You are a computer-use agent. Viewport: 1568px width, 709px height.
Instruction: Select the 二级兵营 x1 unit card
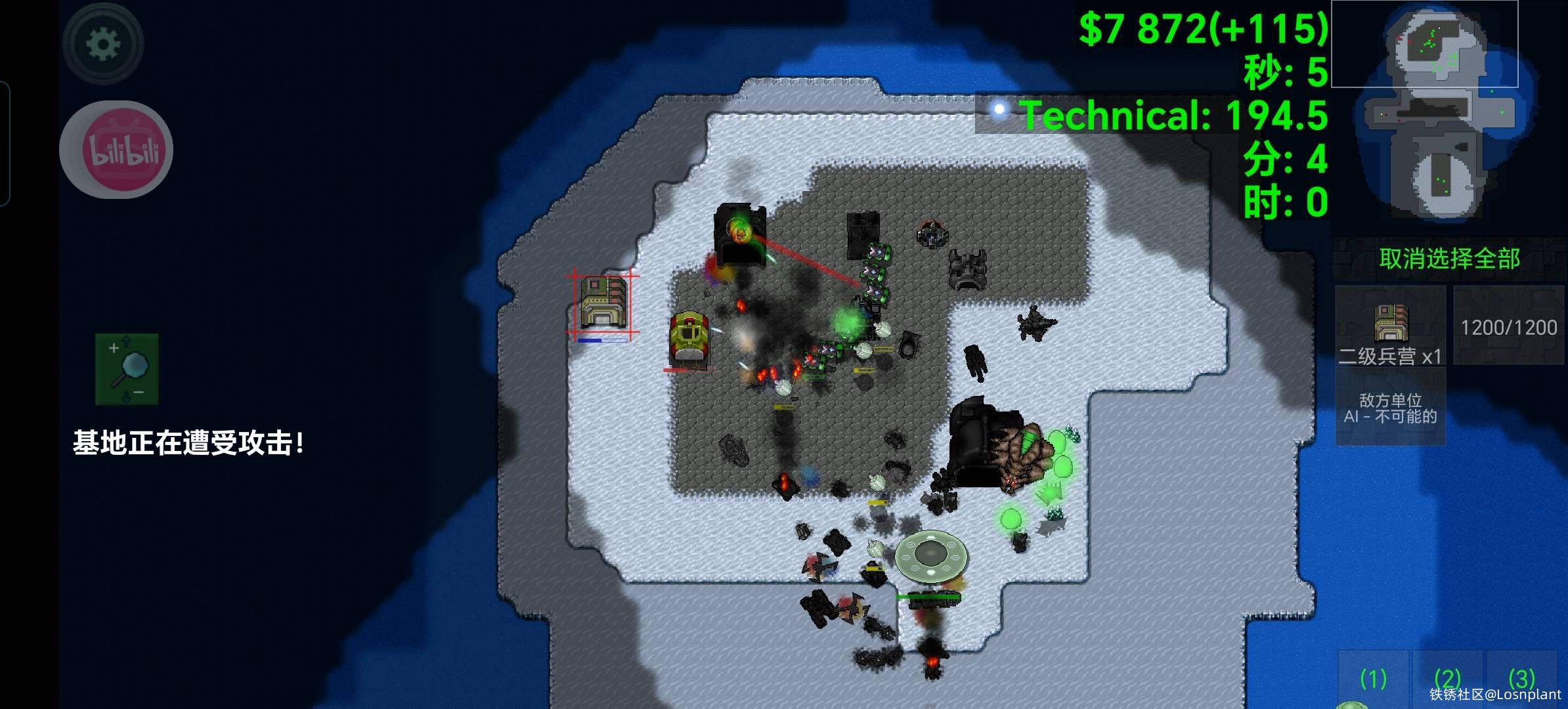1390,326
